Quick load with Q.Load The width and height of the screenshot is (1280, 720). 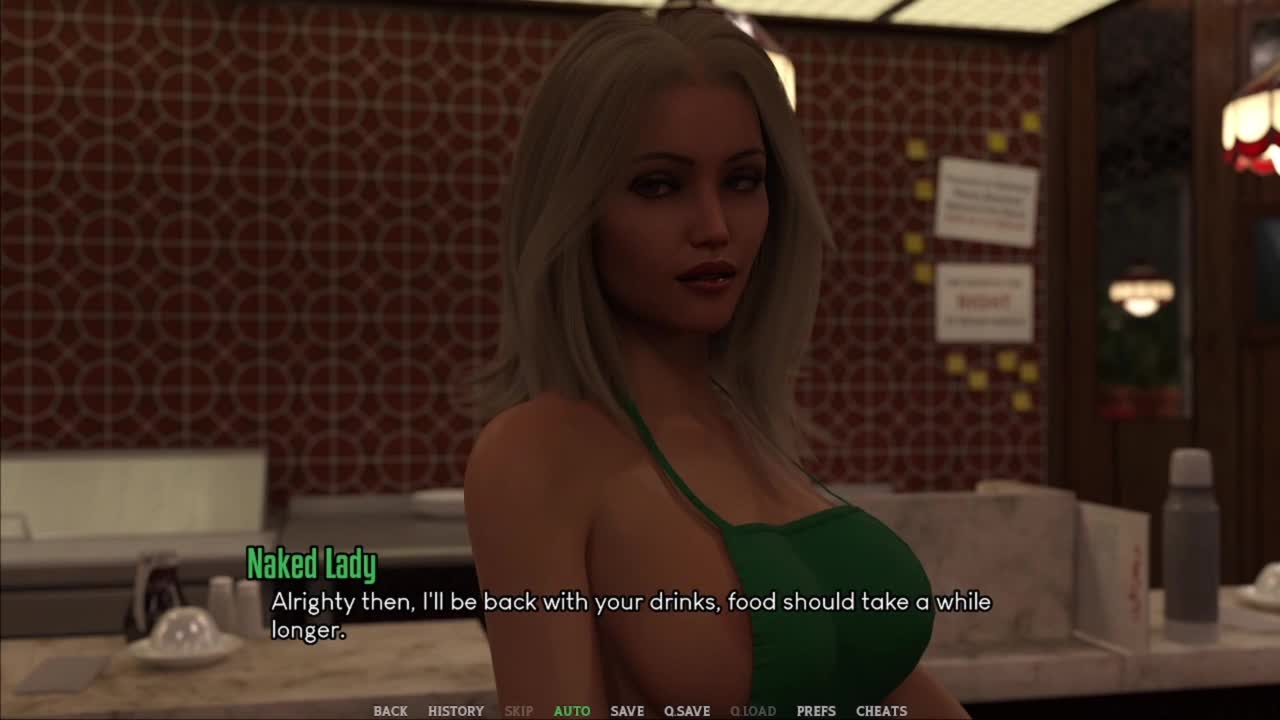[753, 711]
